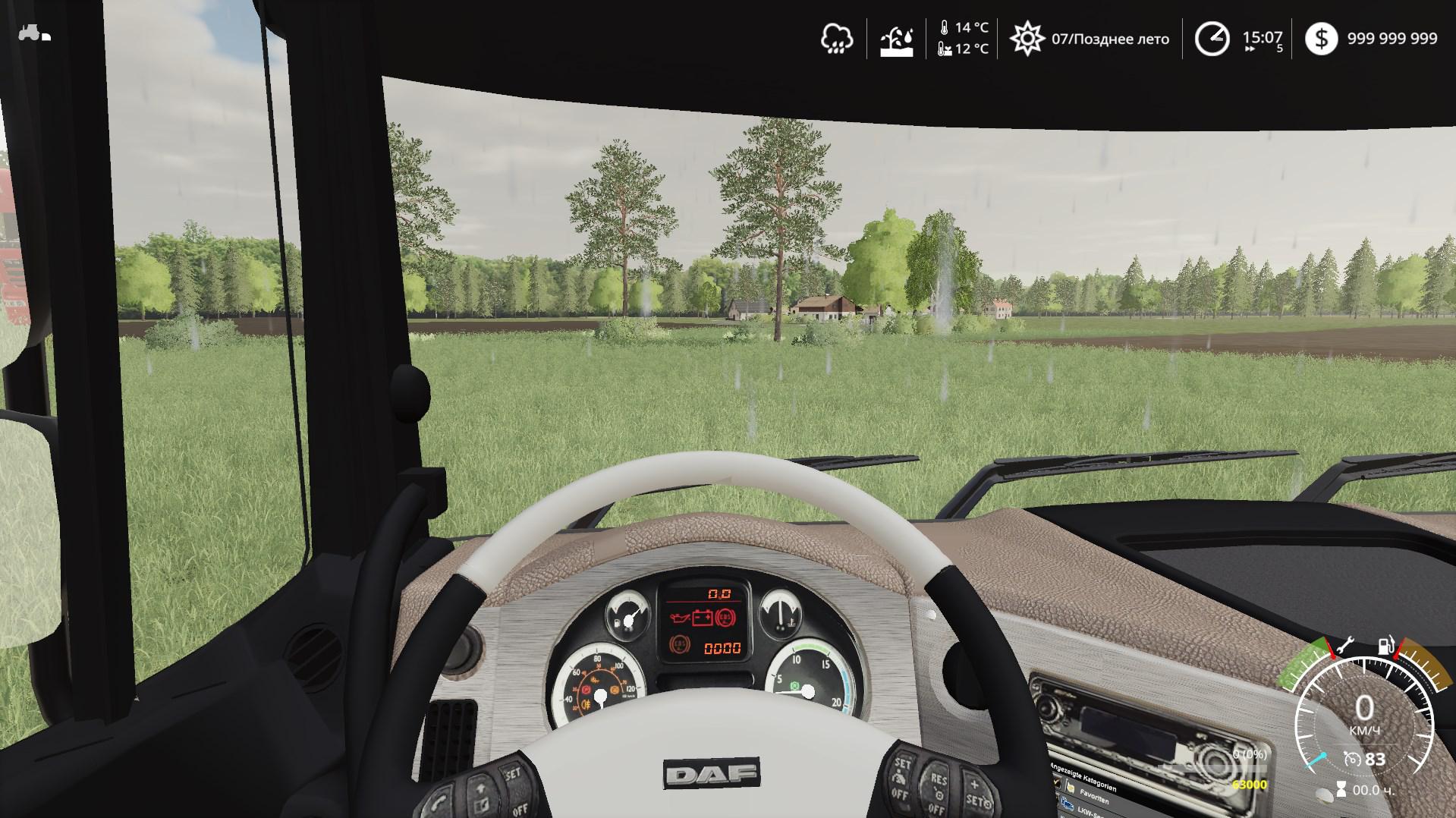Select the dollar sign money icon
The height and width of the screenshot is (818, 1456).
(1321, 39)
